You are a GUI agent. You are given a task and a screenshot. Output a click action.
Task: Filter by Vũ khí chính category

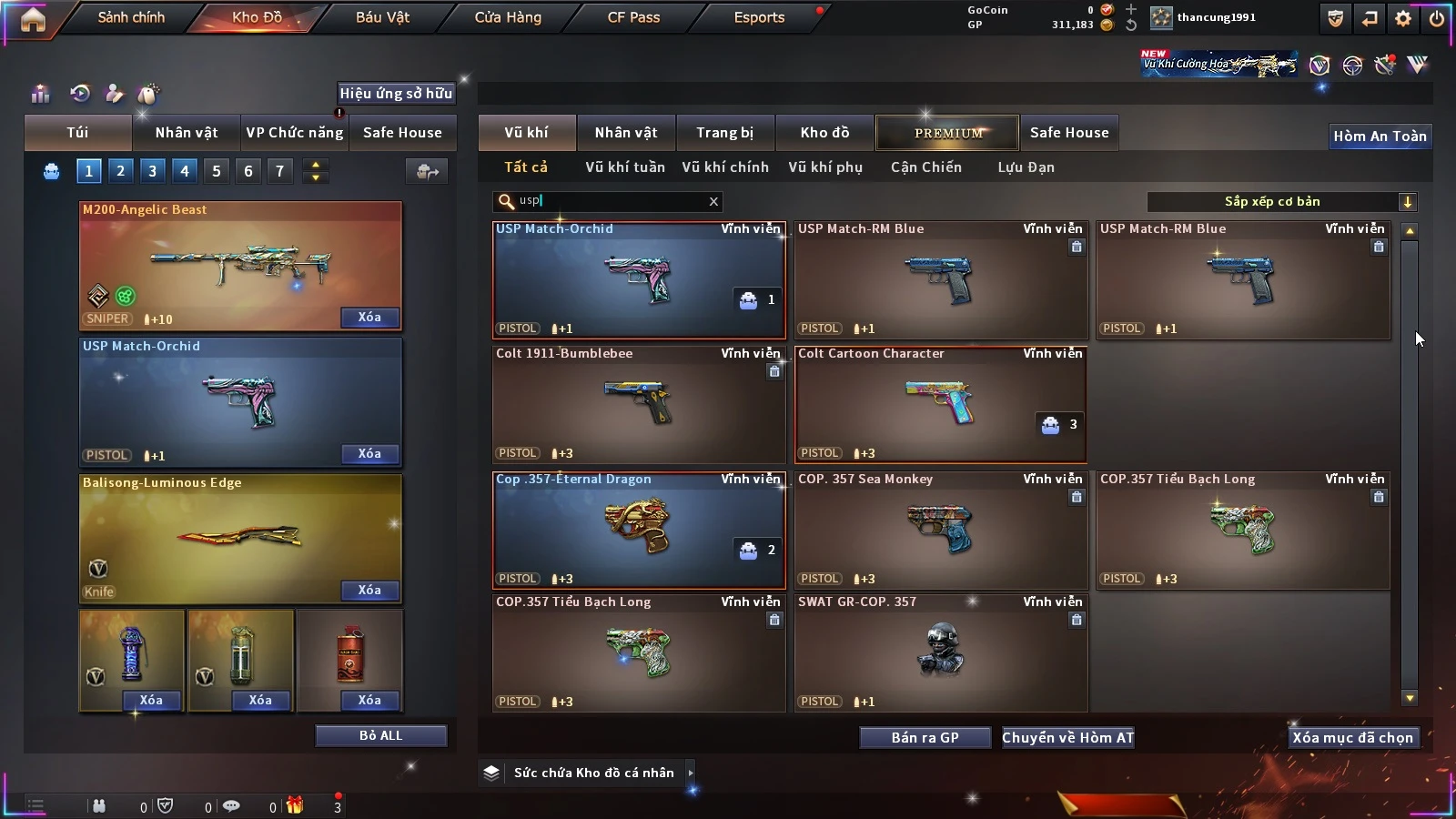tap(724, 167)
